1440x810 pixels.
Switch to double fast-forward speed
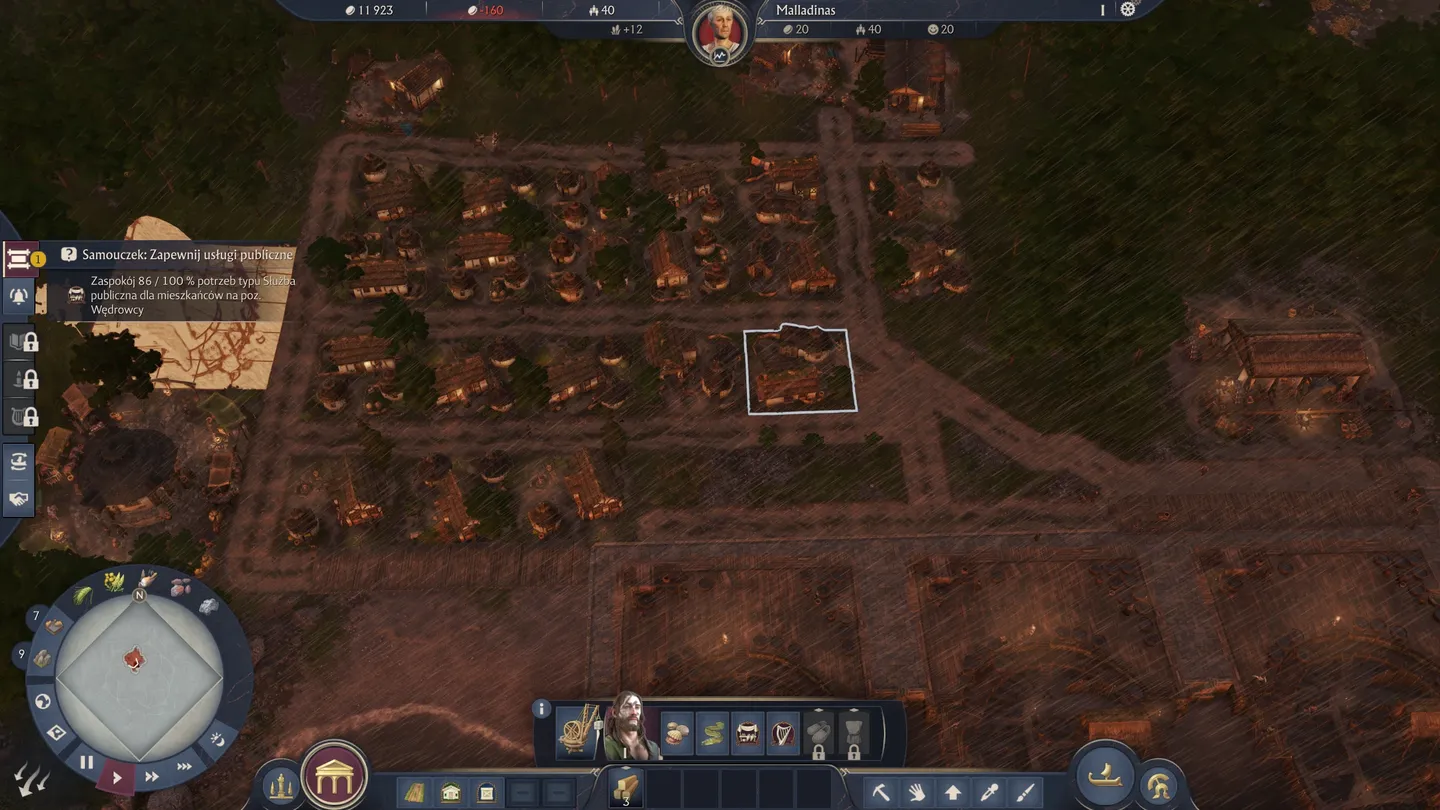coord(152,776)
